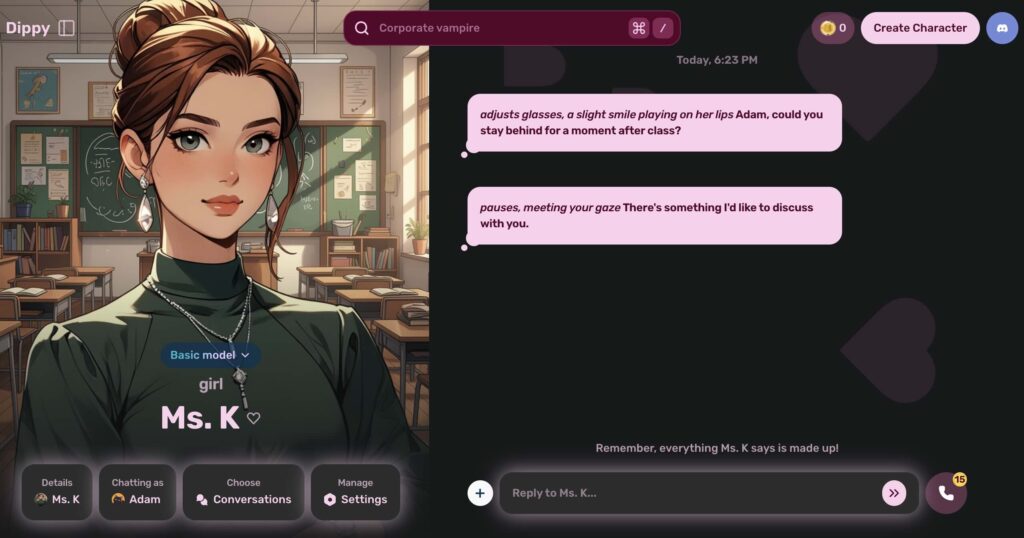Click the plus attachment button

pyautogui.click(x=480, y=493)
